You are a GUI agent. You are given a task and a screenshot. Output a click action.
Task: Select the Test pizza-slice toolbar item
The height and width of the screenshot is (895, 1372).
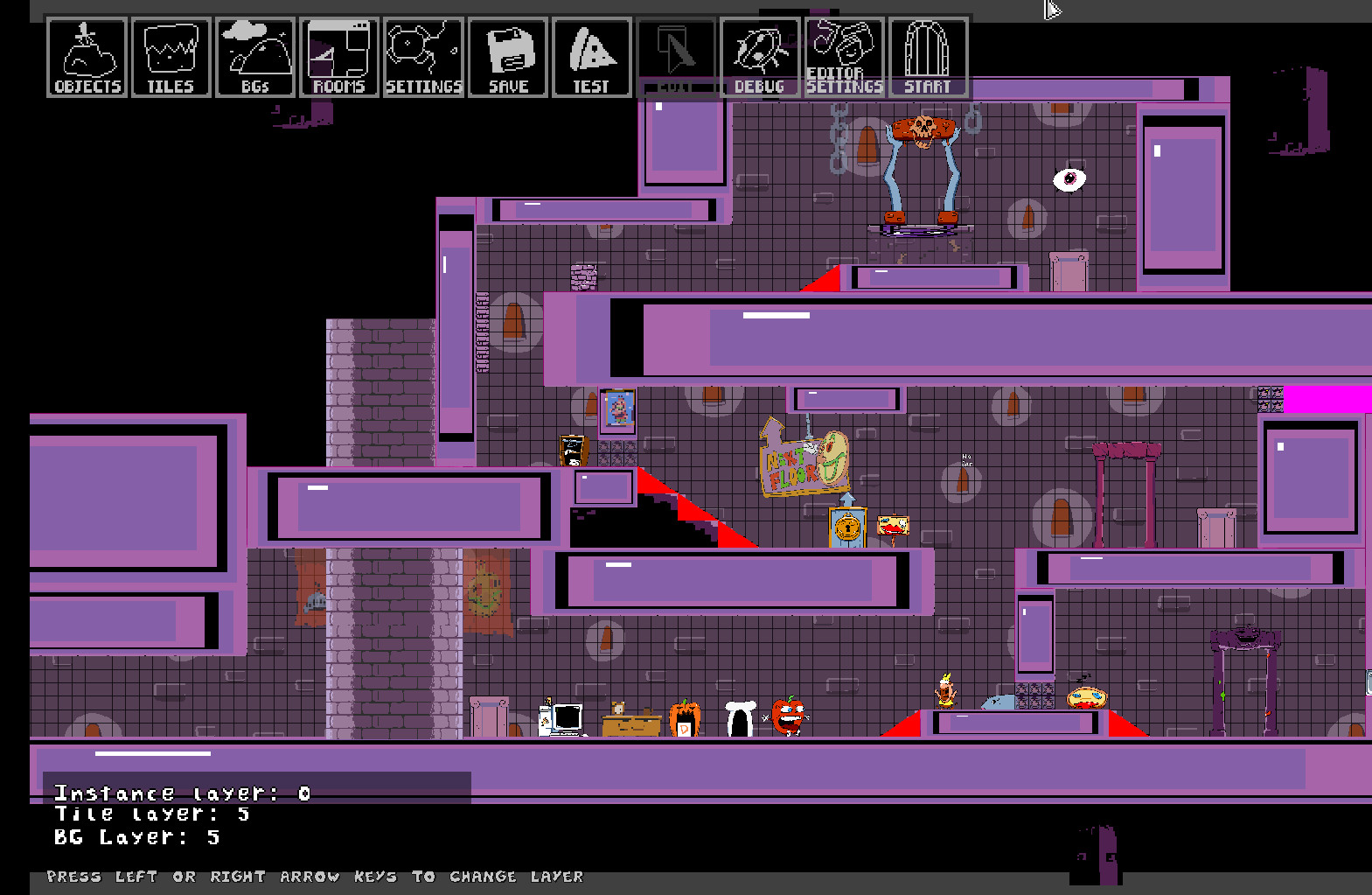click(591, 55)
